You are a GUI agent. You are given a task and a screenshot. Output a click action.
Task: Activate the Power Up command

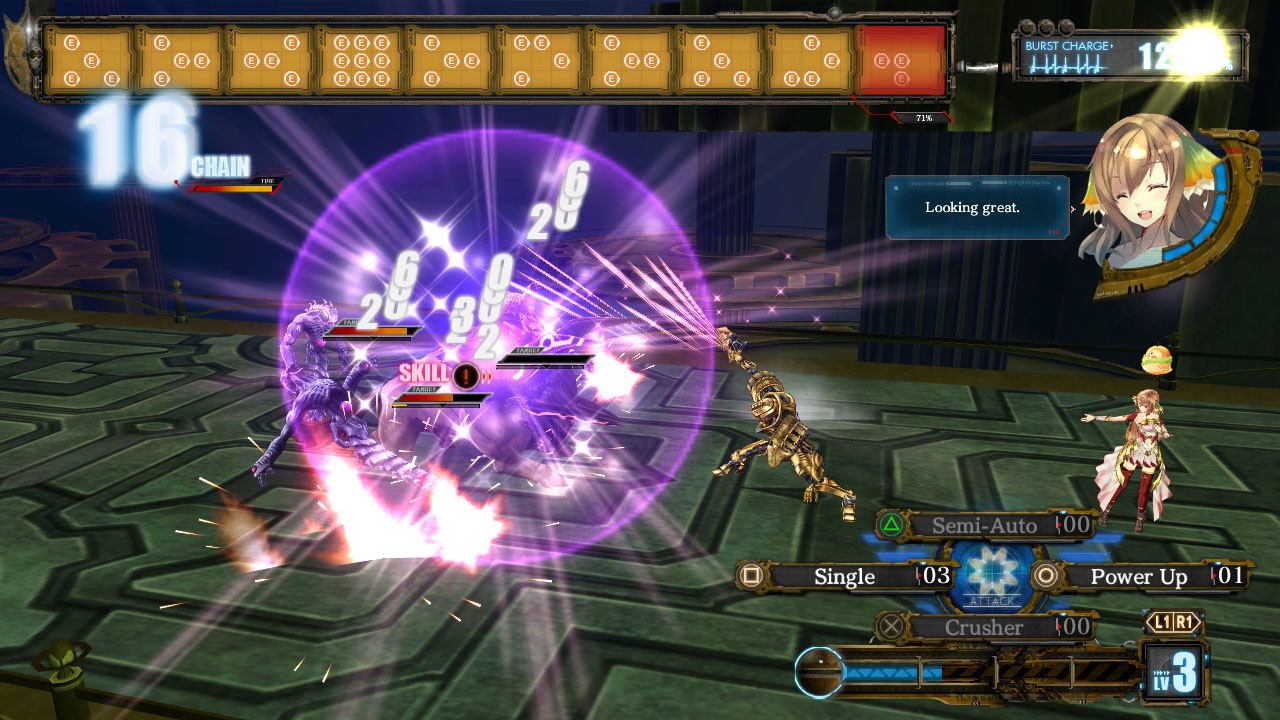(1138, 576)
